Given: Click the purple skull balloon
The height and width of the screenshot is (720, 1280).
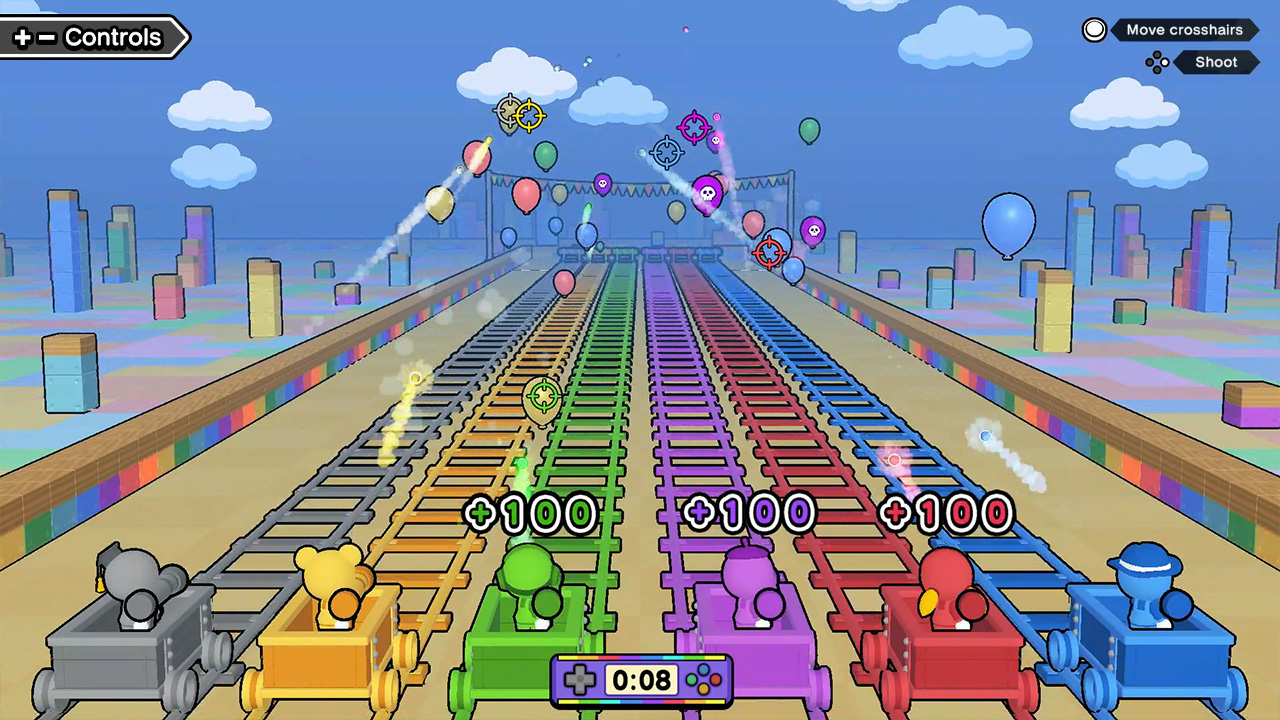Looking at the screenshot, I should [x=706, y=192].
